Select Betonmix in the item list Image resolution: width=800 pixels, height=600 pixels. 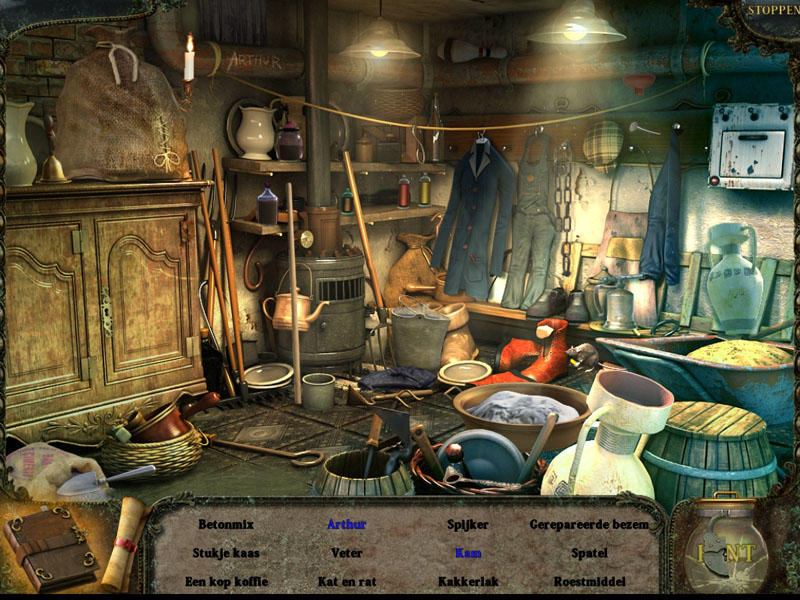tap(226, 524)
